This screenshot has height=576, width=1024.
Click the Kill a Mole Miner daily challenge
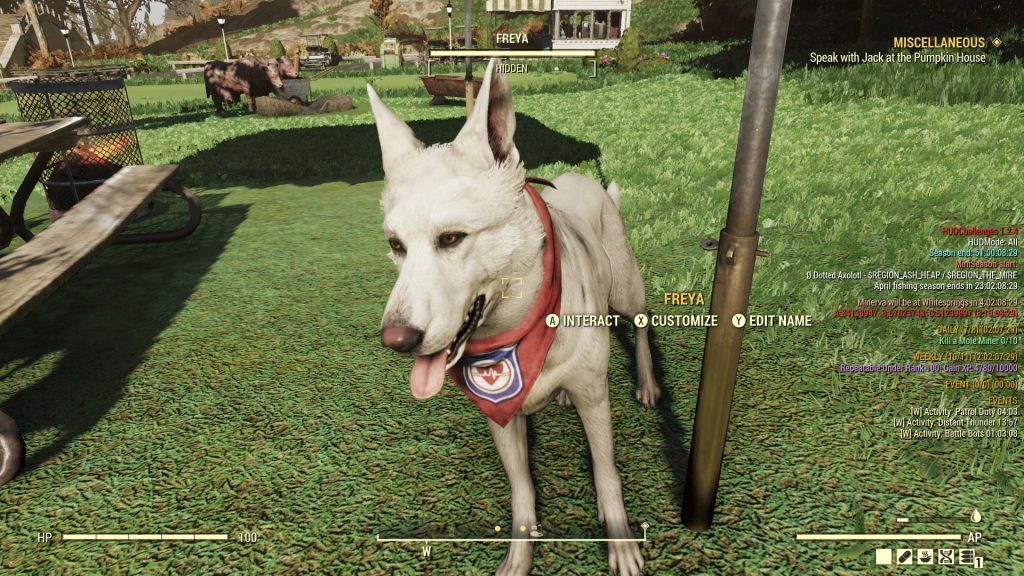point(977,341)
